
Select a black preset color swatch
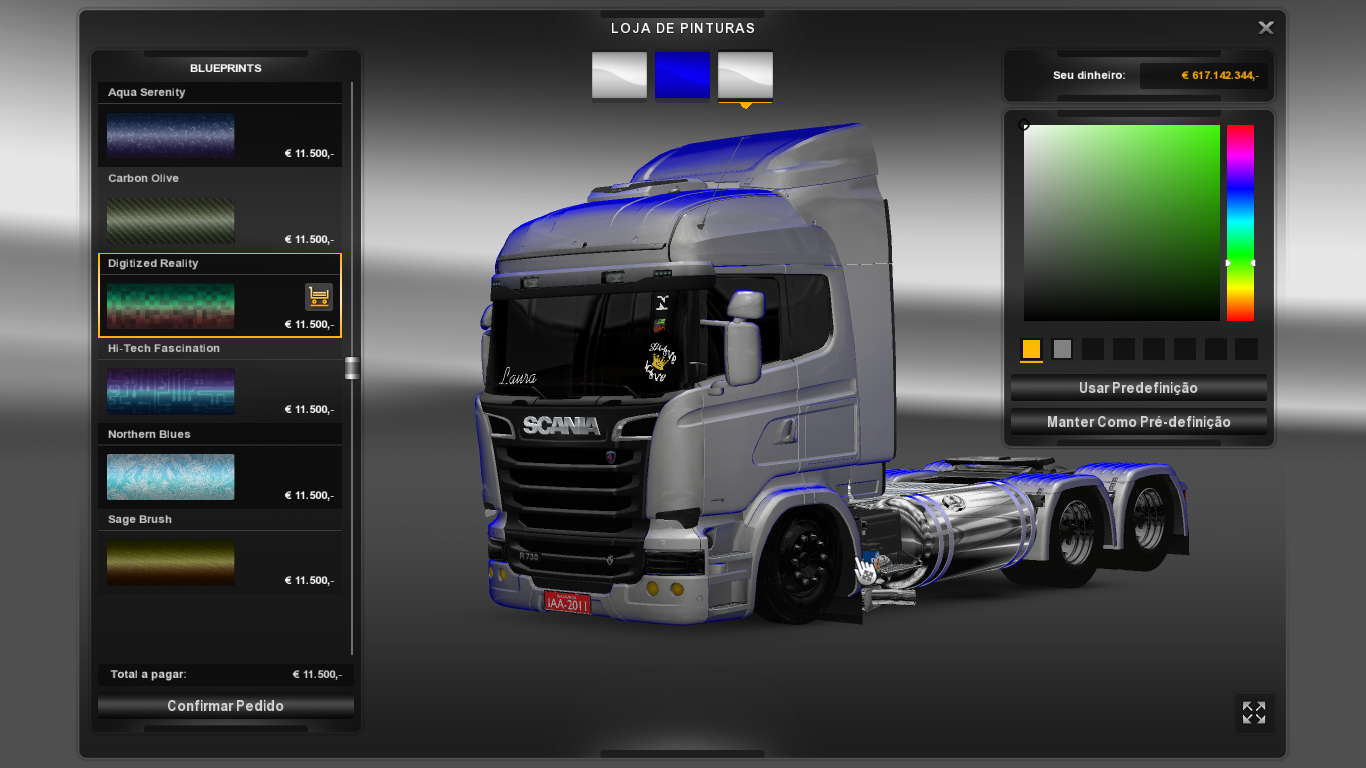(x=1092, y=349)
